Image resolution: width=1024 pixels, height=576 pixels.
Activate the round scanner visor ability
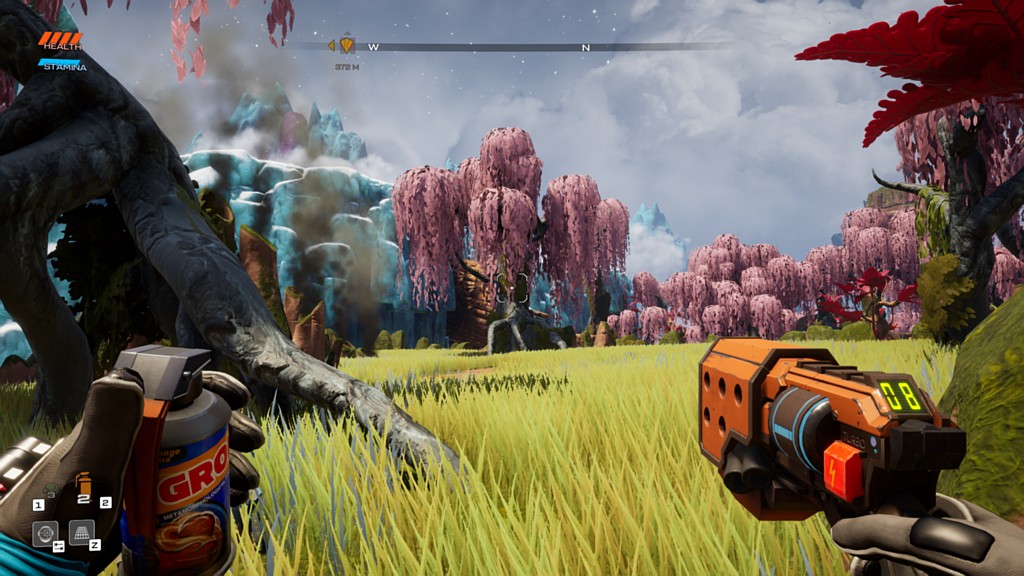point(44,533)
